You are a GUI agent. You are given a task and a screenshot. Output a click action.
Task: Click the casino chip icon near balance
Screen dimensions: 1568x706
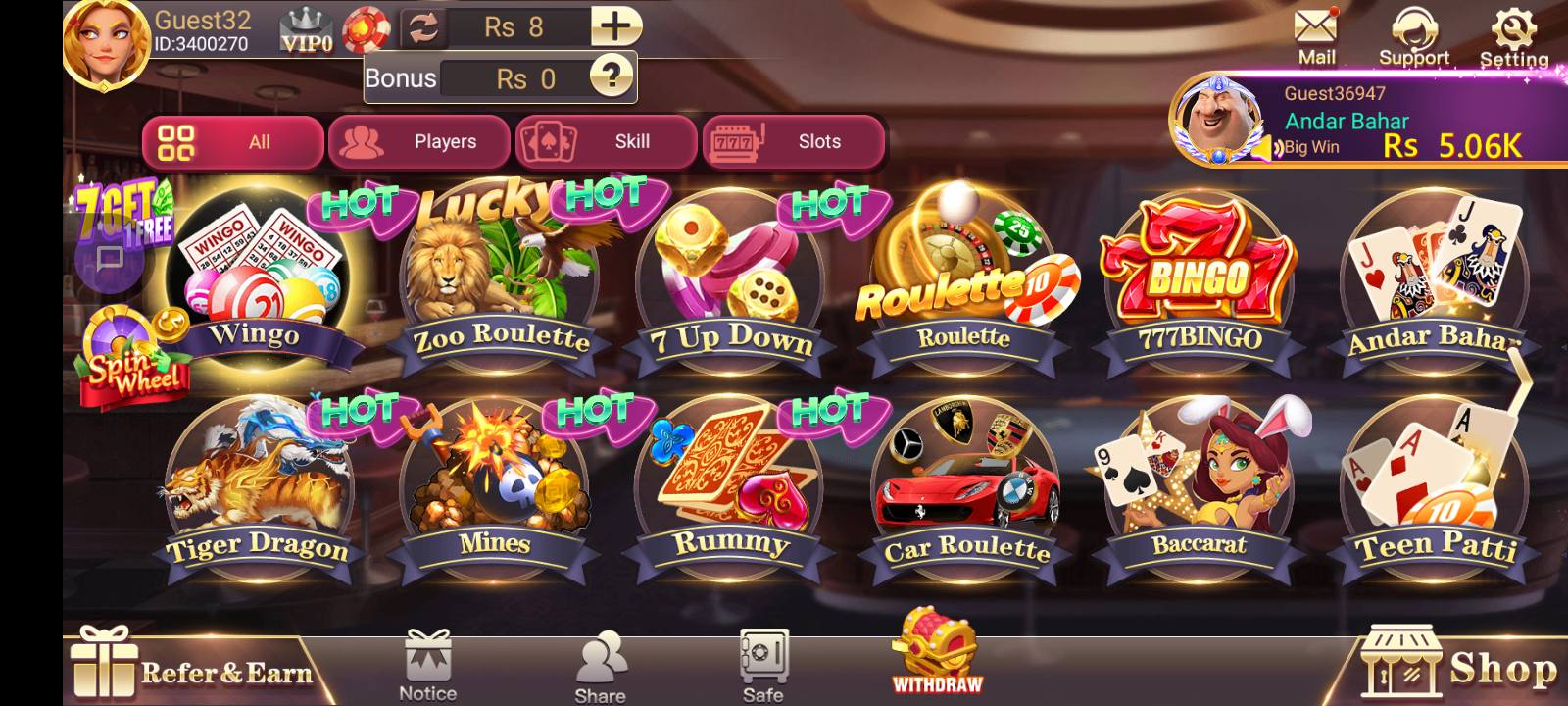point(366,26)
